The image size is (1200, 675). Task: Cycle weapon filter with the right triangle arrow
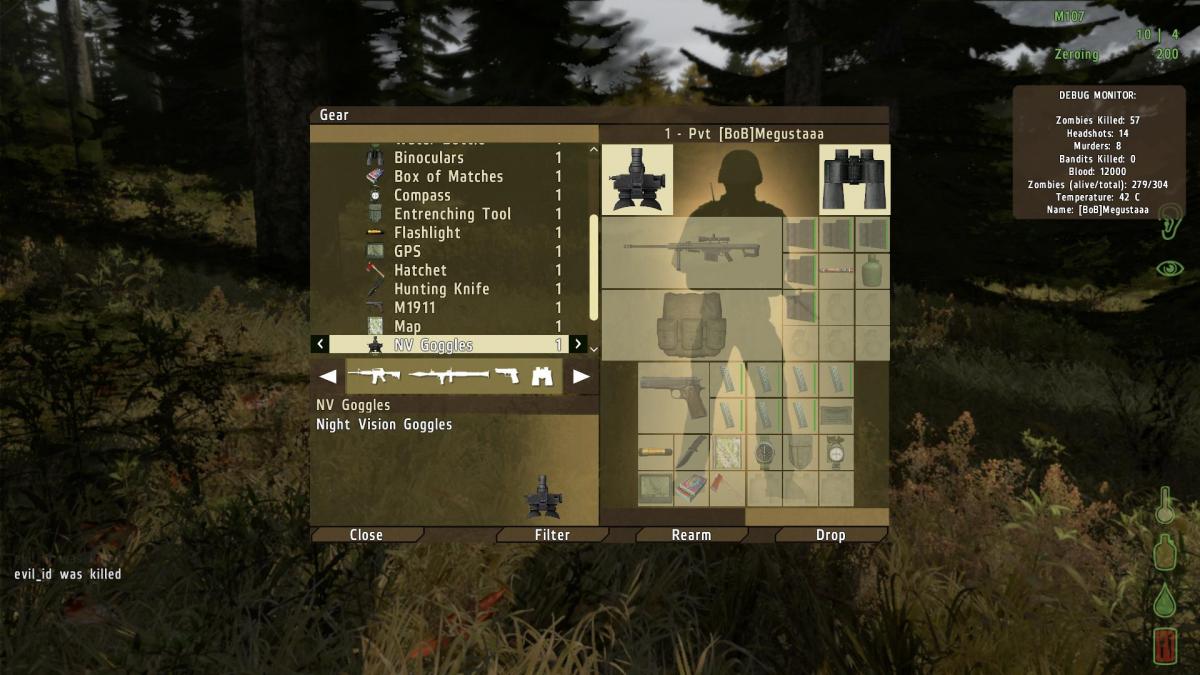pos(581,377)
